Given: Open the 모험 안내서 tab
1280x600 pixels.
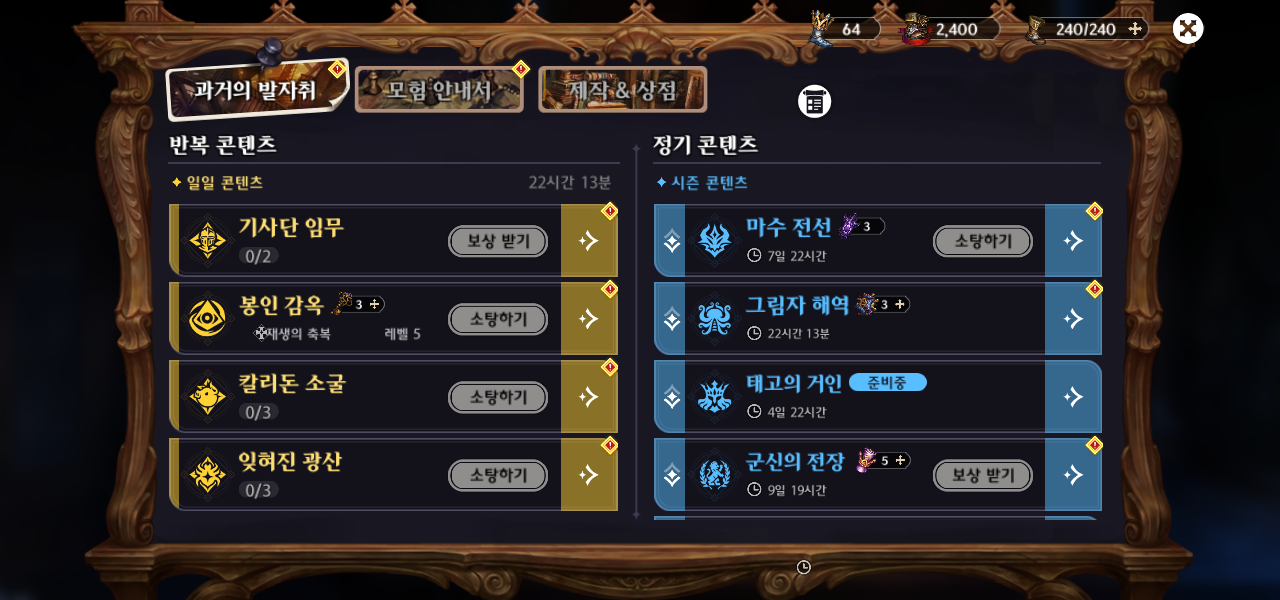Looking at the screenshot, I should 439,91.
